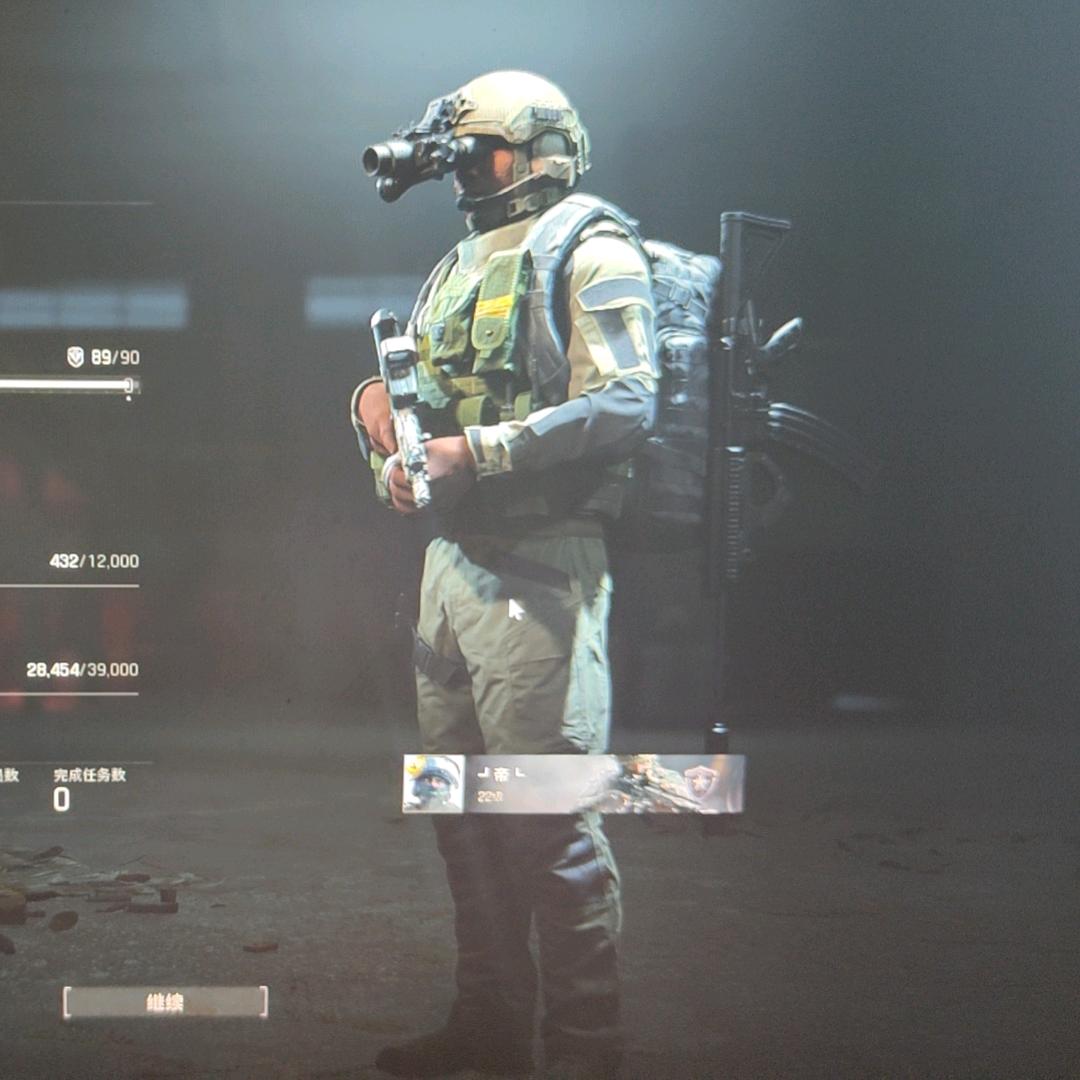Select the player avatar portrait on the banner
Screen dimensions: 1080x1080
click(x=433, y=783)
